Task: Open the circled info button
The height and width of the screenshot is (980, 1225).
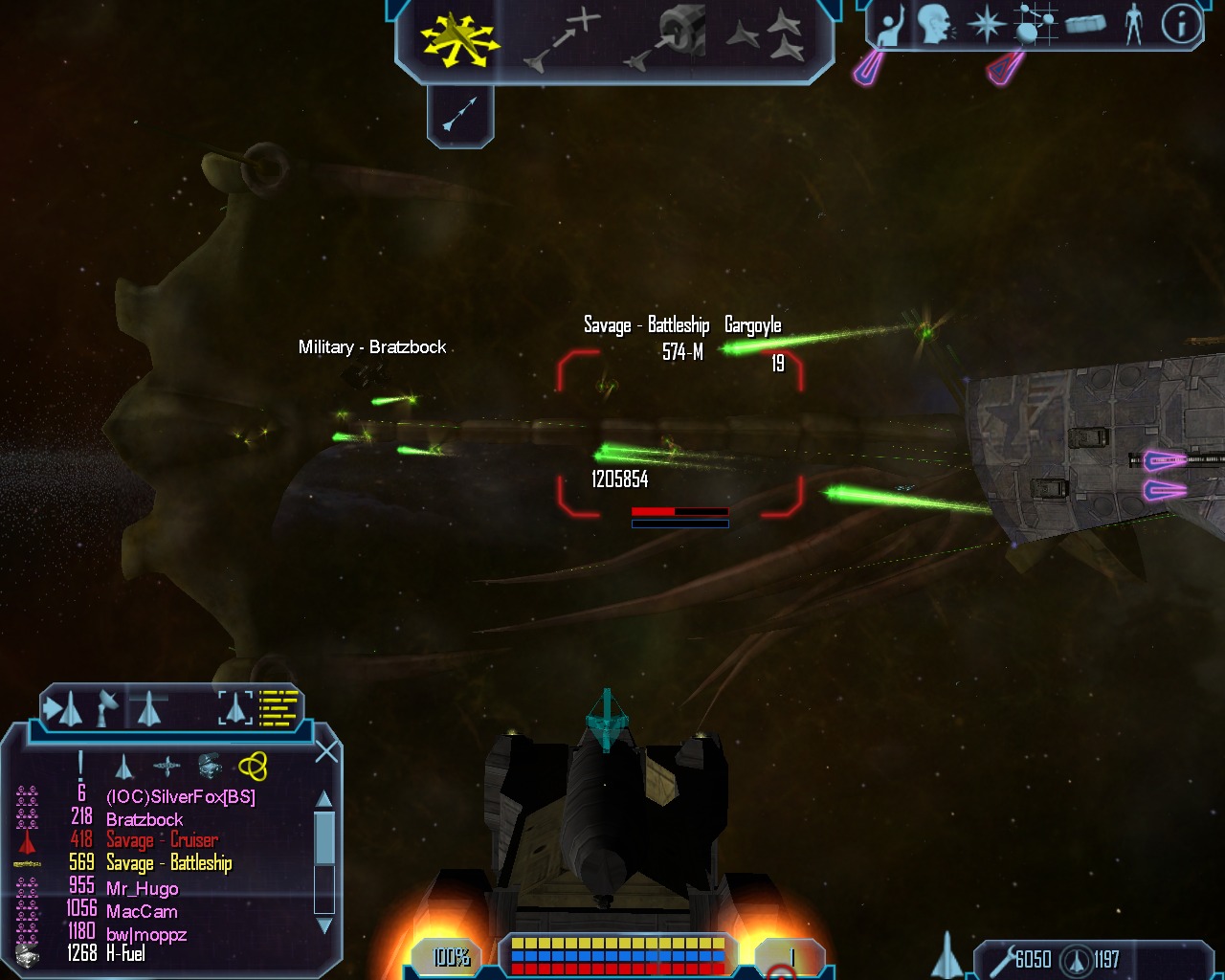Action: click(x=1181, y=24)
